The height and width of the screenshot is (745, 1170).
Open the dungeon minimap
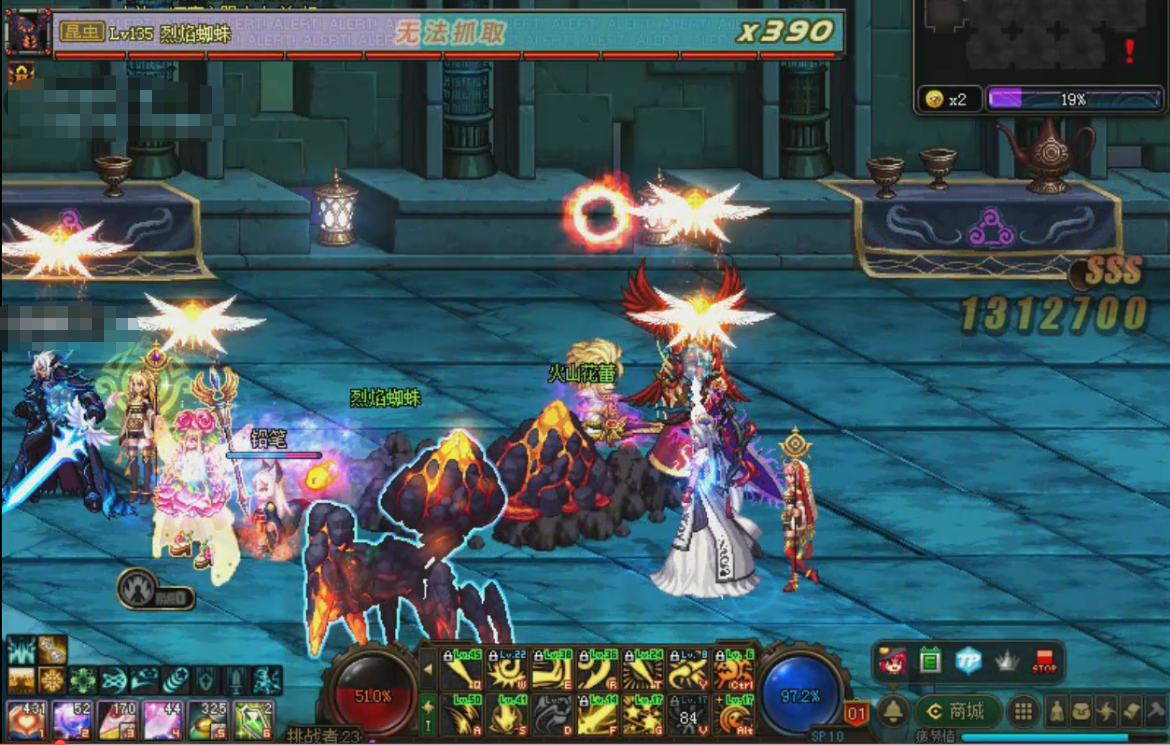[x=1040, y=40]
